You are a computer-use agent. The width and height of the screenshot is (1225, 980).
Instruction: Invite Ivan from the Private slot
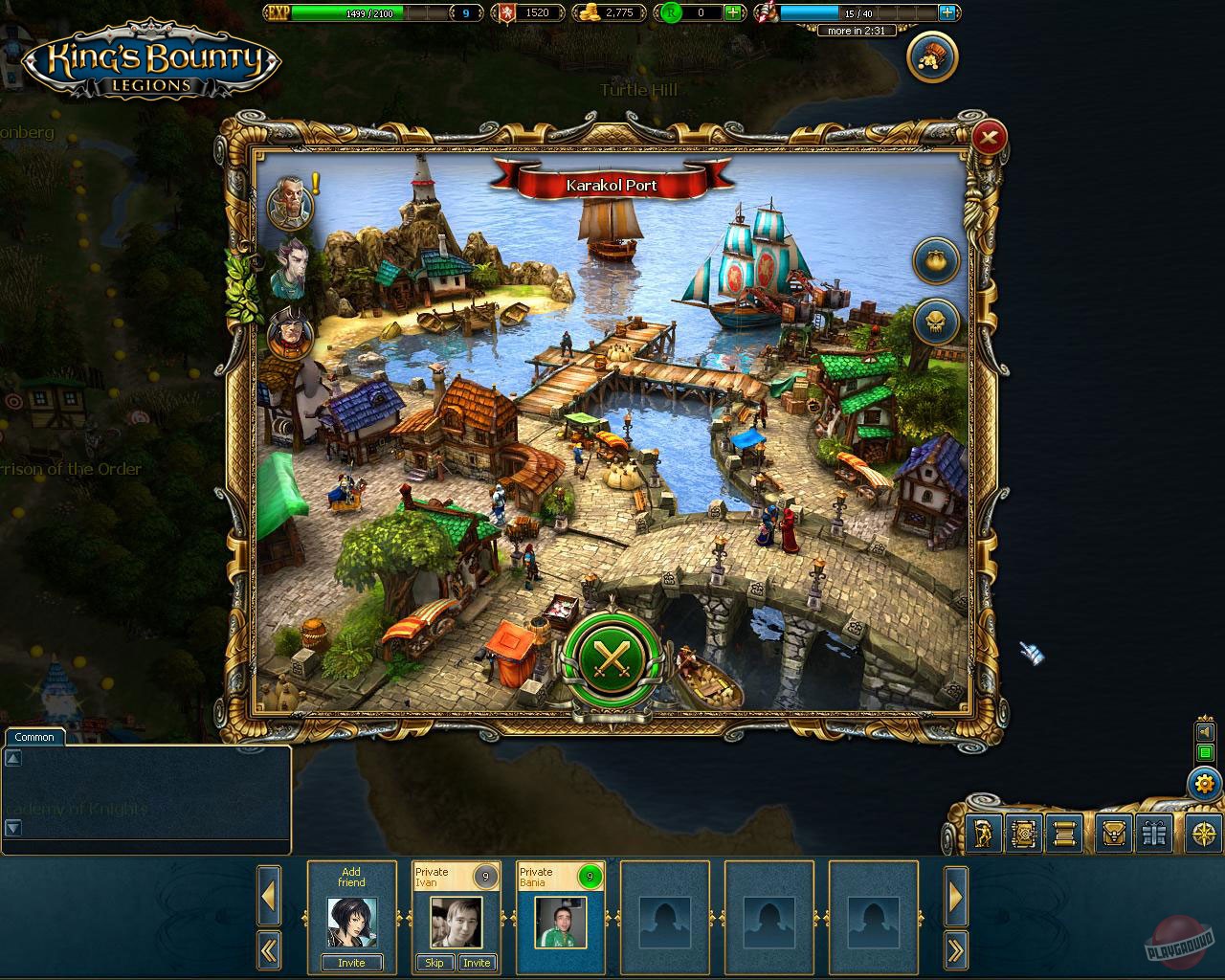click(x=478, y=963)
